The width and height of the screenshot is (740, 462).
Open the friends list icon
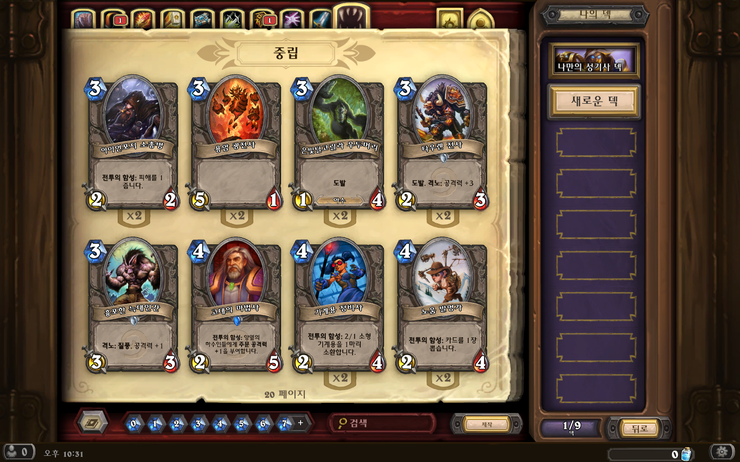19,452
